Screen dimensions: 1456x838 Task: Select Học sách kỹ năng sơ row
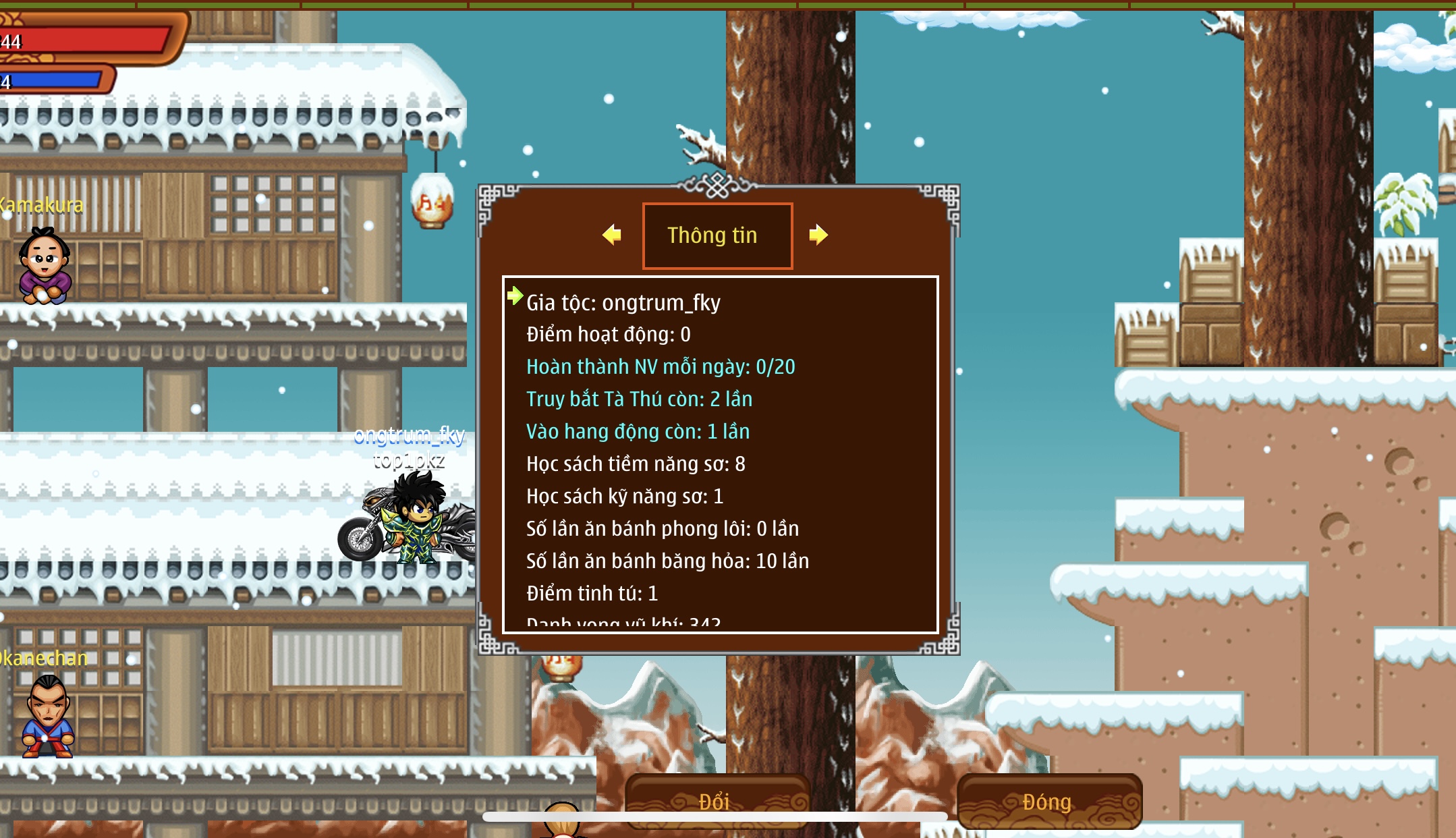624,497
